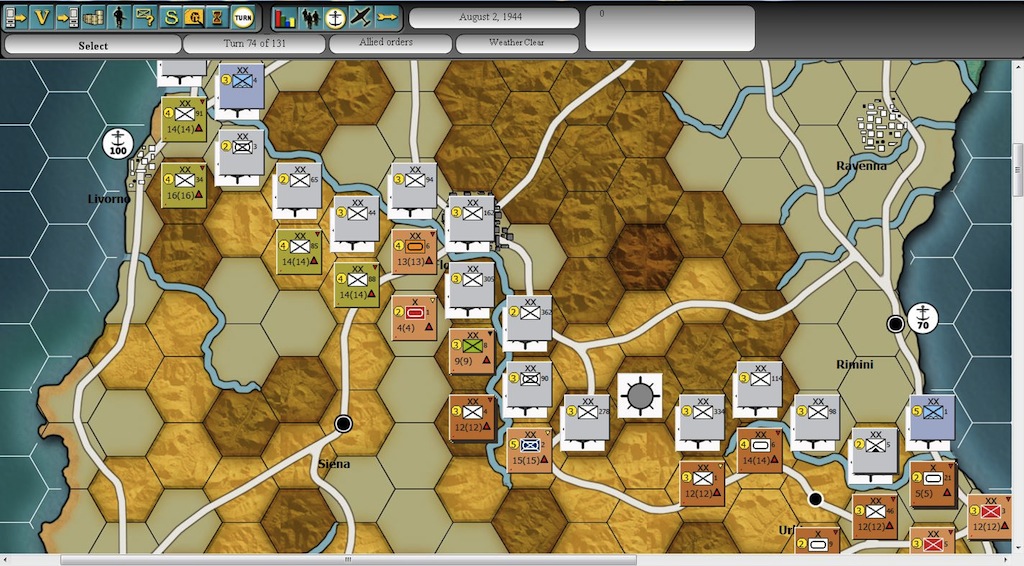Click the gold V victory icon
The width and height of the screenshot is (1024, 566).
tap(42, 17)
